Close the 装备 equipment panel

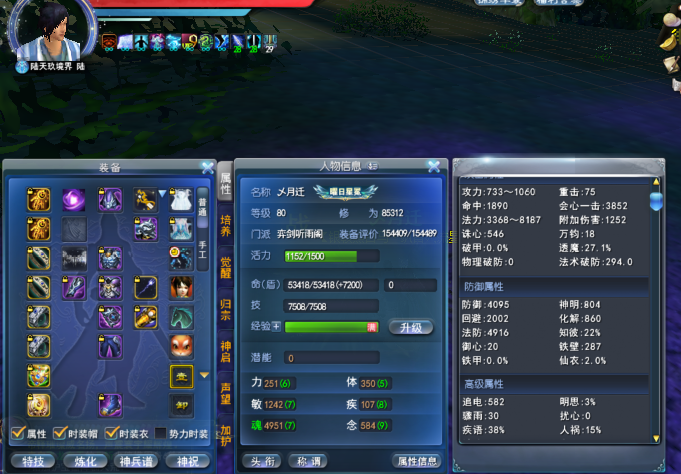207,167
